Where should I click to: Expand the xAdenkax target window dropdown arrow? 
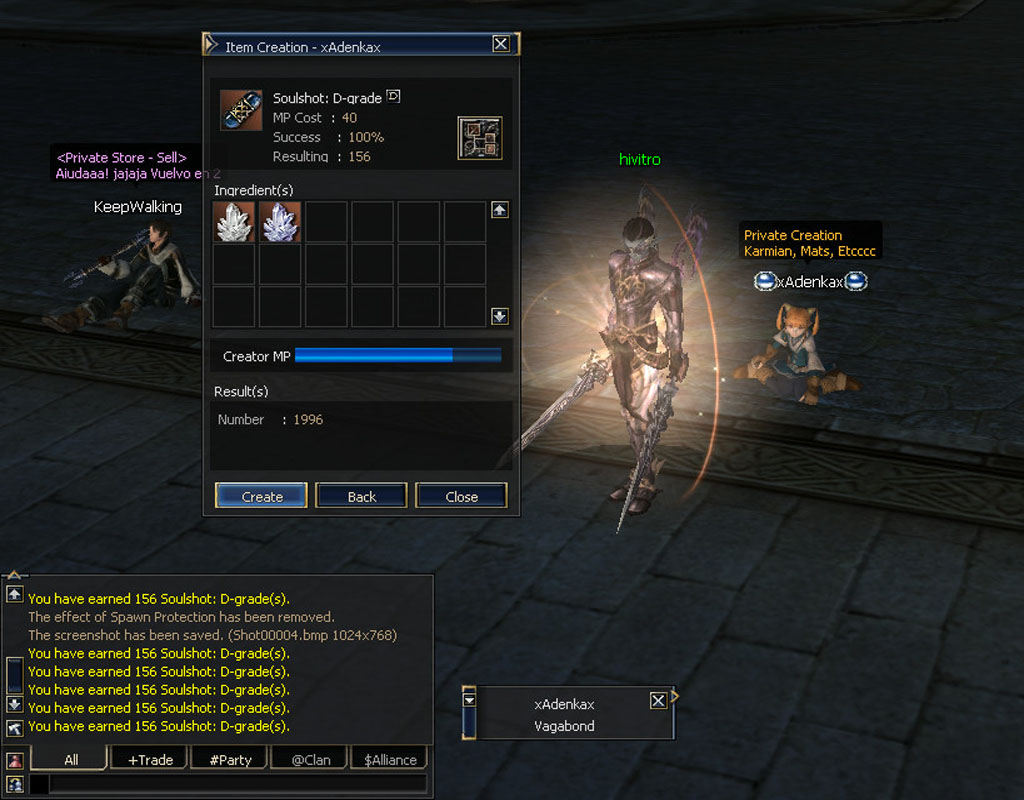[x=470, y=700]
